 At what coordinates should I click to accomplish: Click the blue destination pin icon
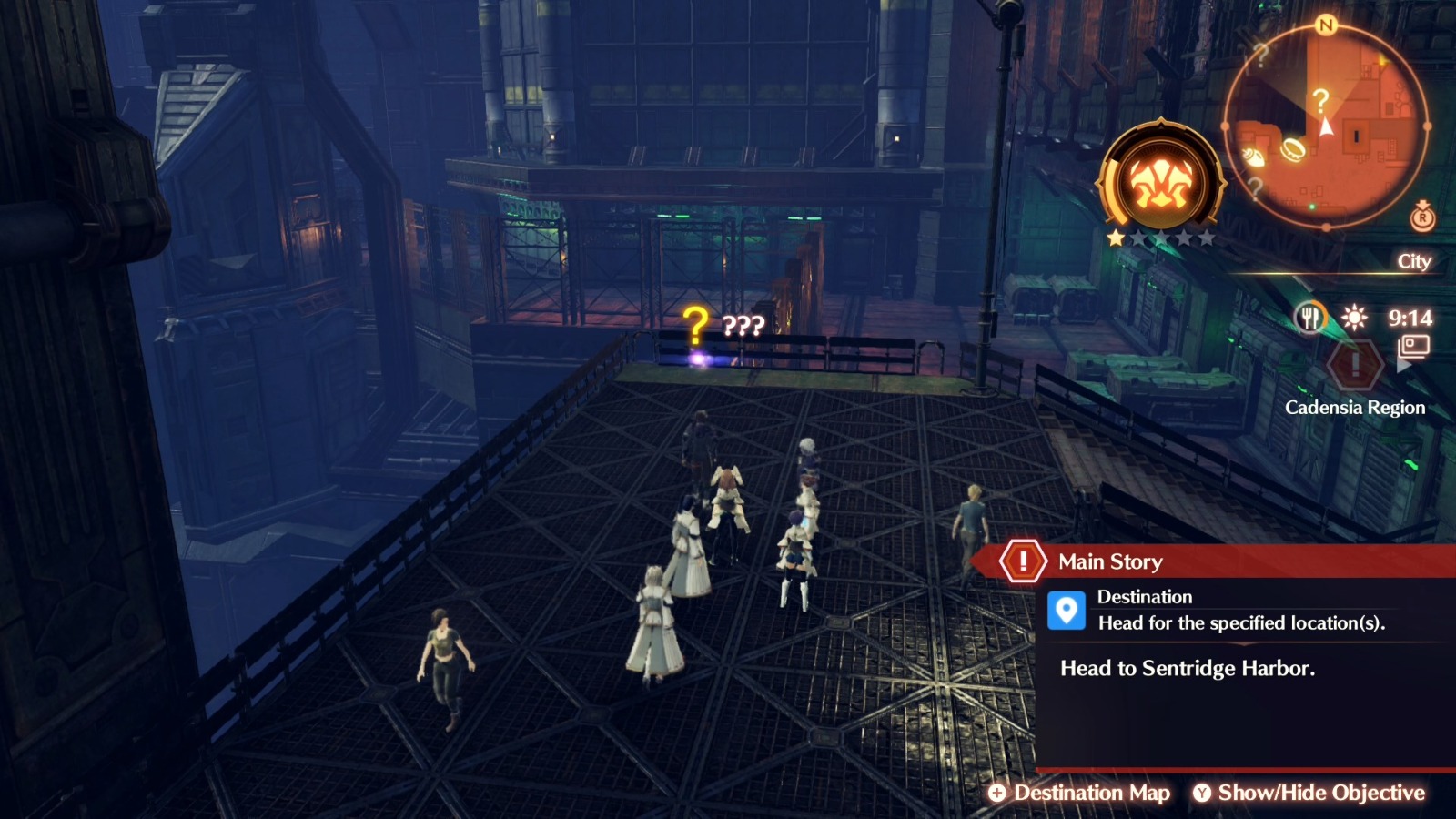click(x=1066, y=611)
